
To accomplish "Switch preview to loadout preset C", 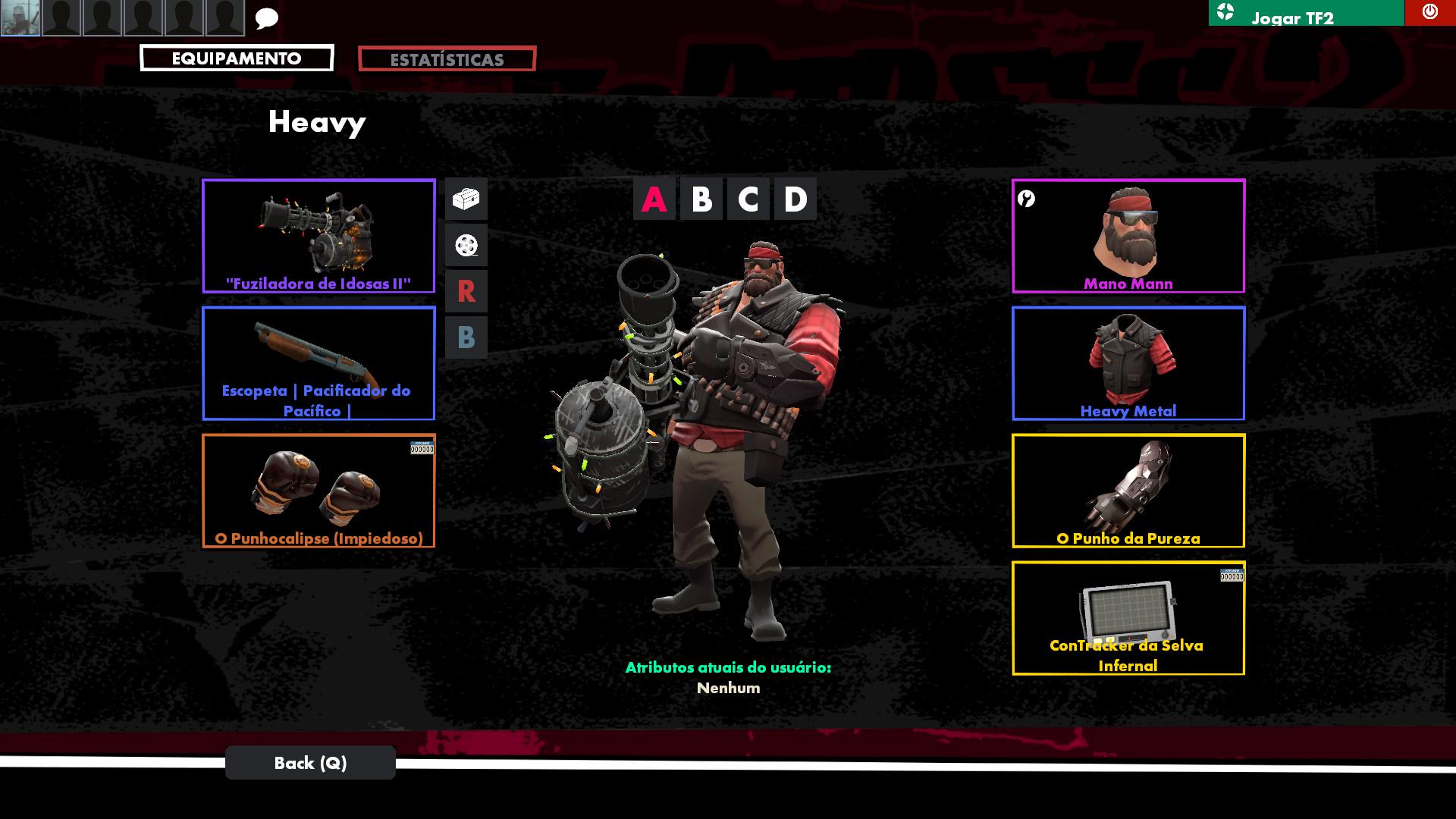I will 748,199.
